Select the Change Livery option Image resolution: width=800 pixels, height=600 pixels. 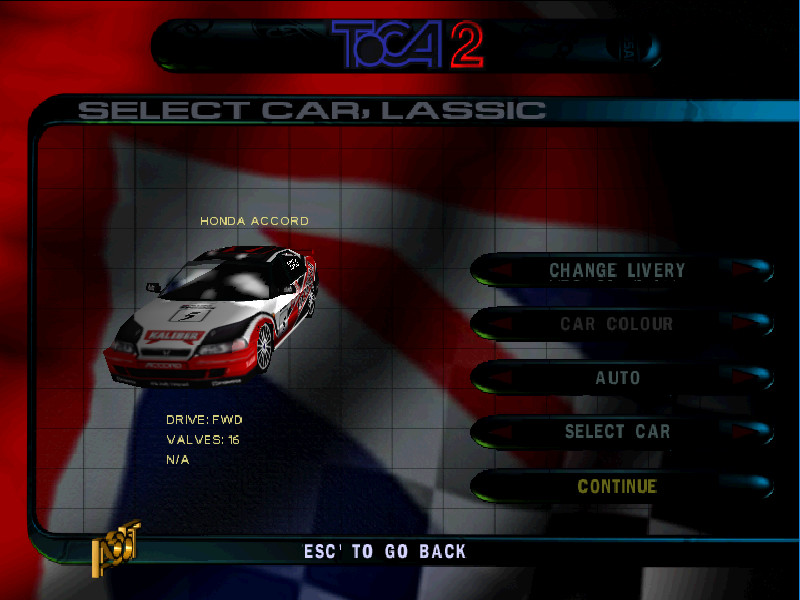point(617,270)
